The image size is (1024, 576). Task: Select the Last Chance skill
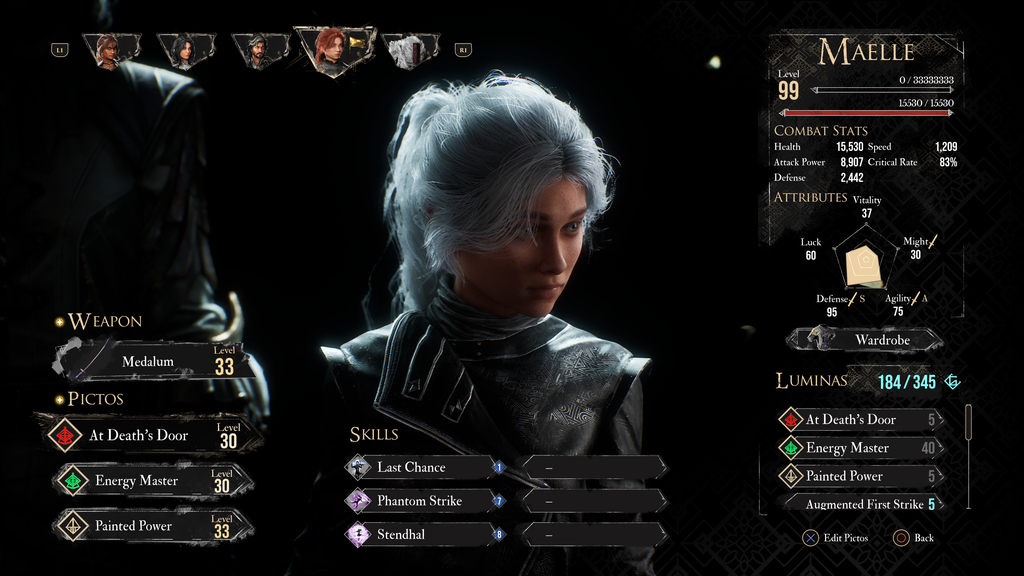(x=425, y=467)
